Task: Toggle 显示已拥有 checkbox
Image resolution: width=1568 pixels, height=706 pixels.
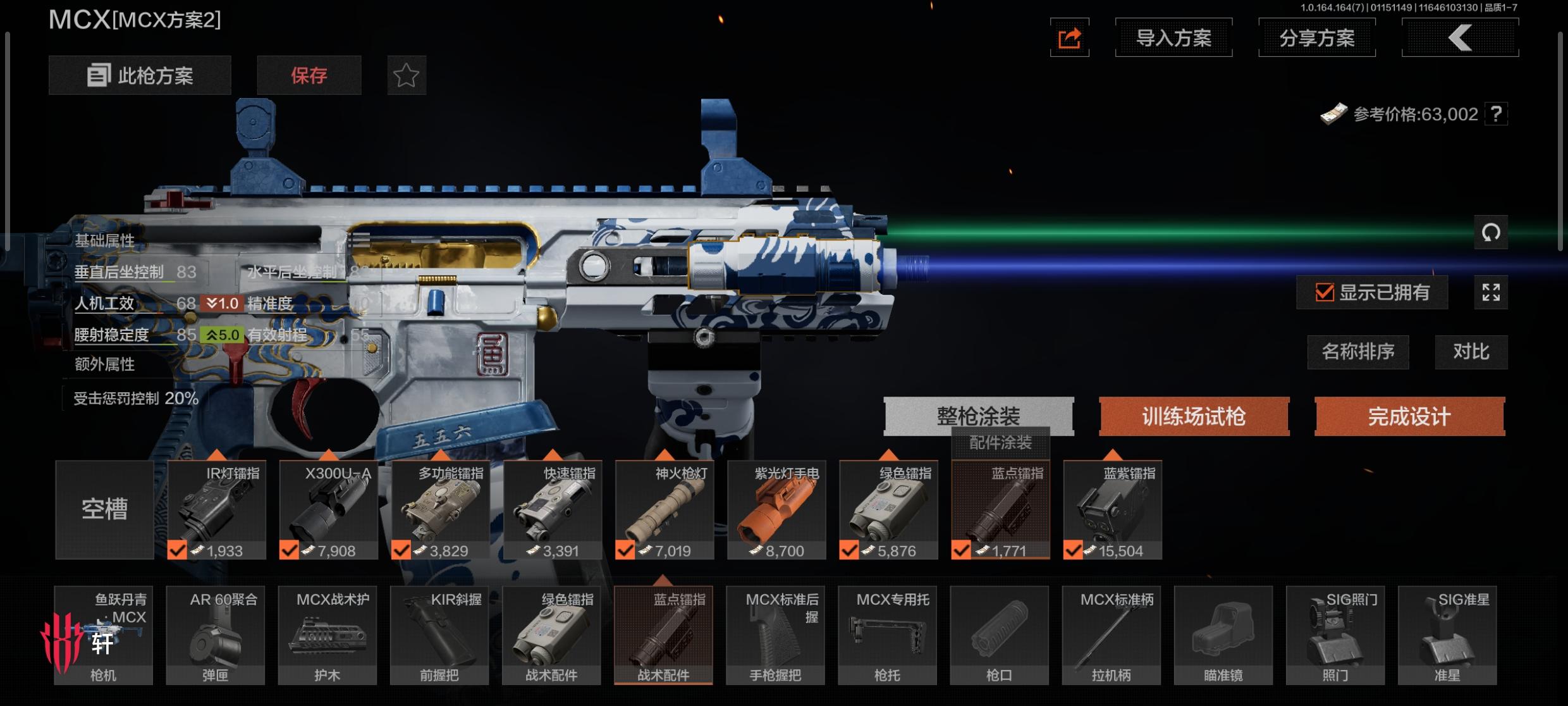Action: coord(1325,292)
